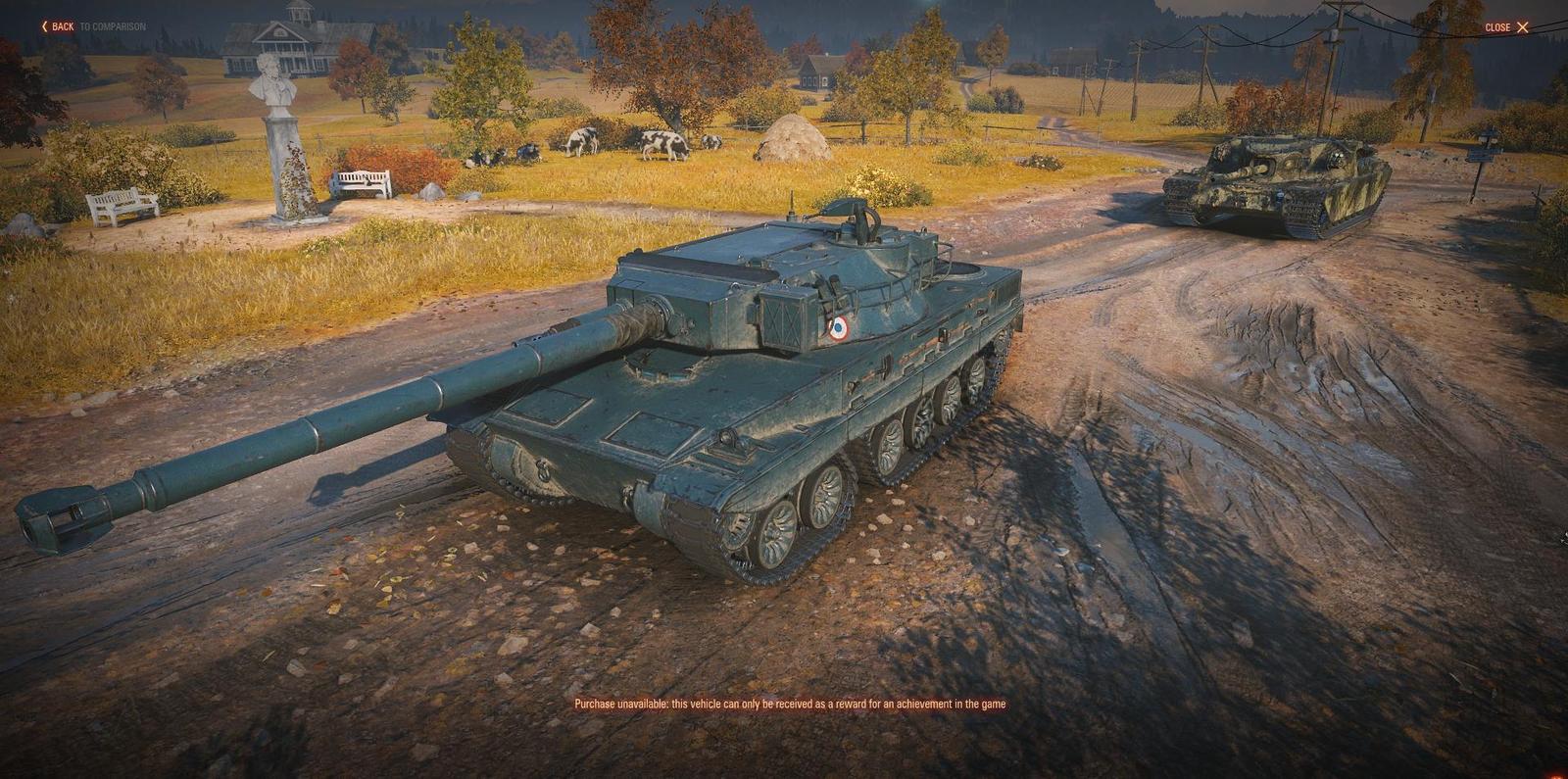
Task: Click the CLOSE label next to the X
Action: click(x=1496, y=27)
